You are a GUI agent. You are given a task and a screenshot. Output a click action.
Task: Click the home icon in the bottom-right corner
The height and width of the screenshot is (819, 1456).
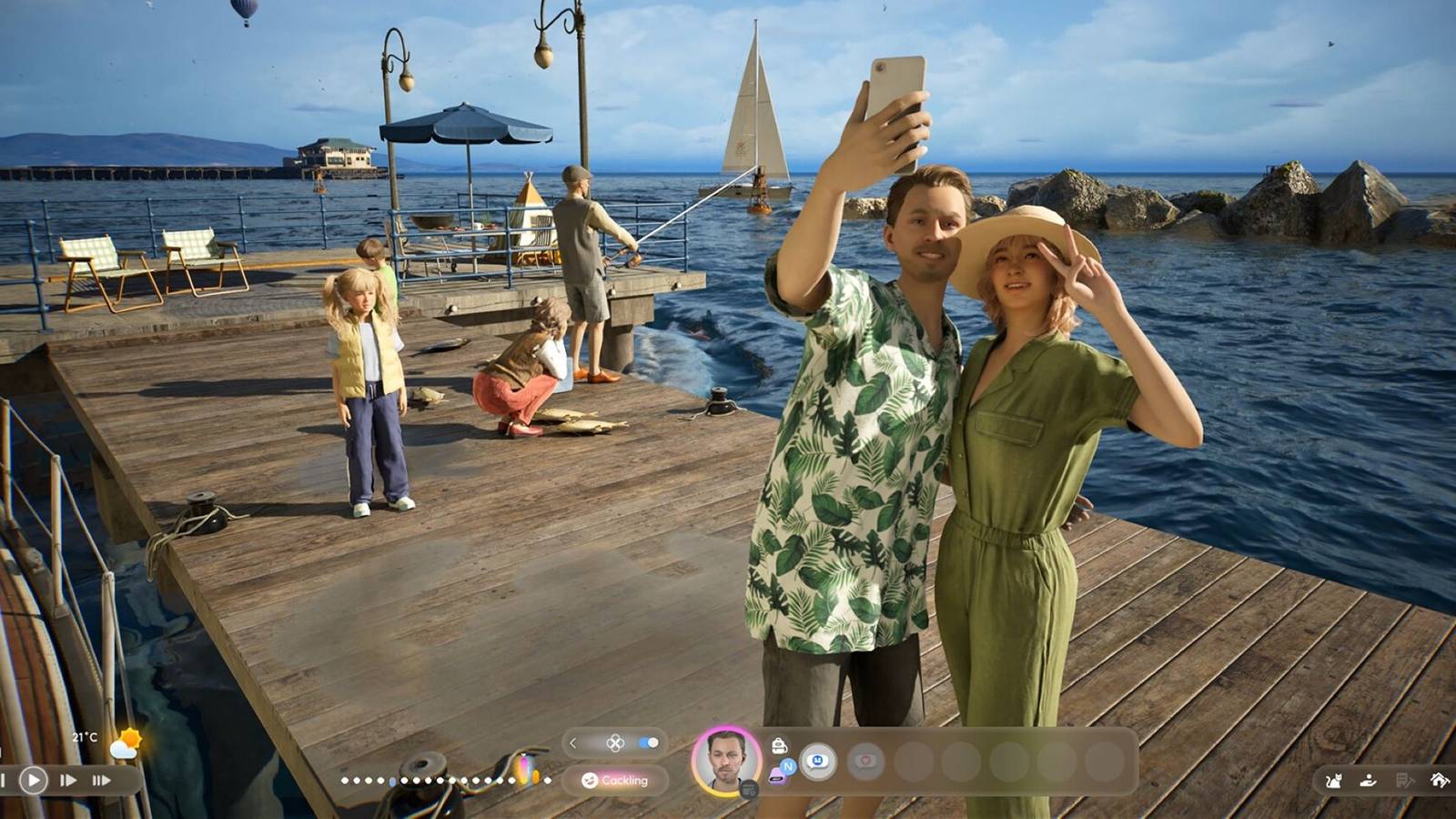(x=1439, y=779)
